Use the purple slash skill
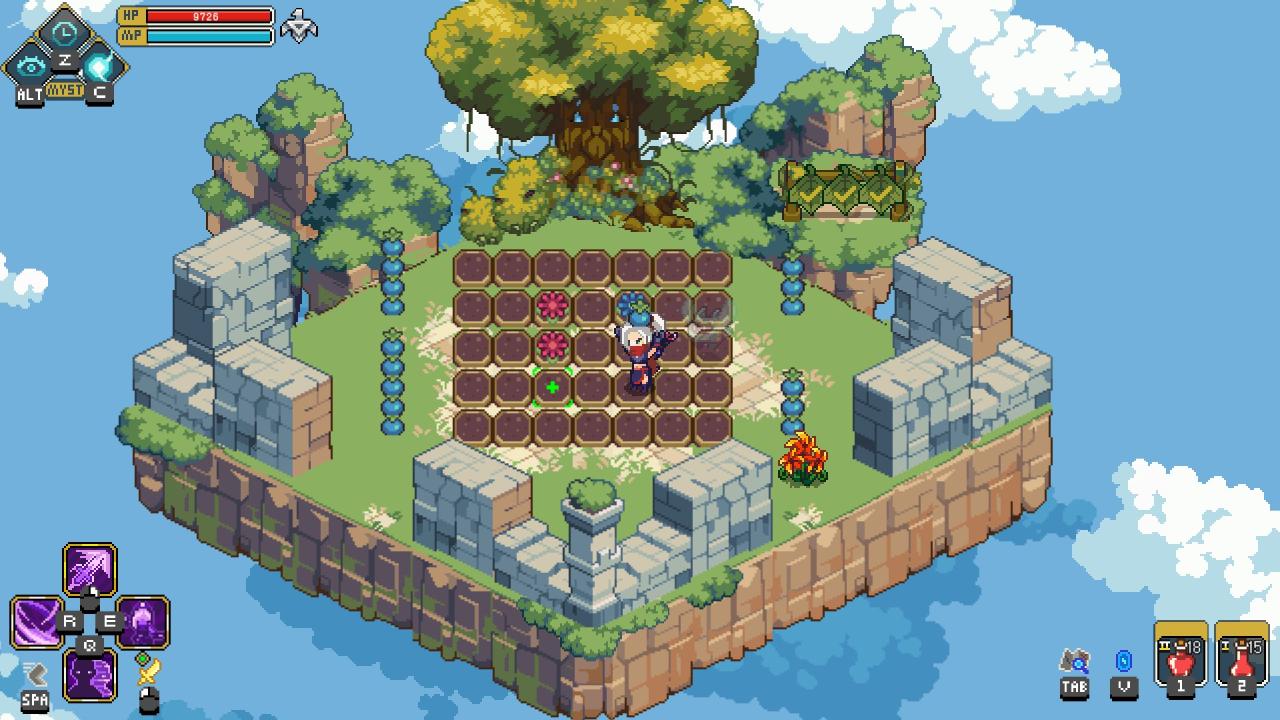The width and height of the screenshot is (1280, 720). point(37,622)
